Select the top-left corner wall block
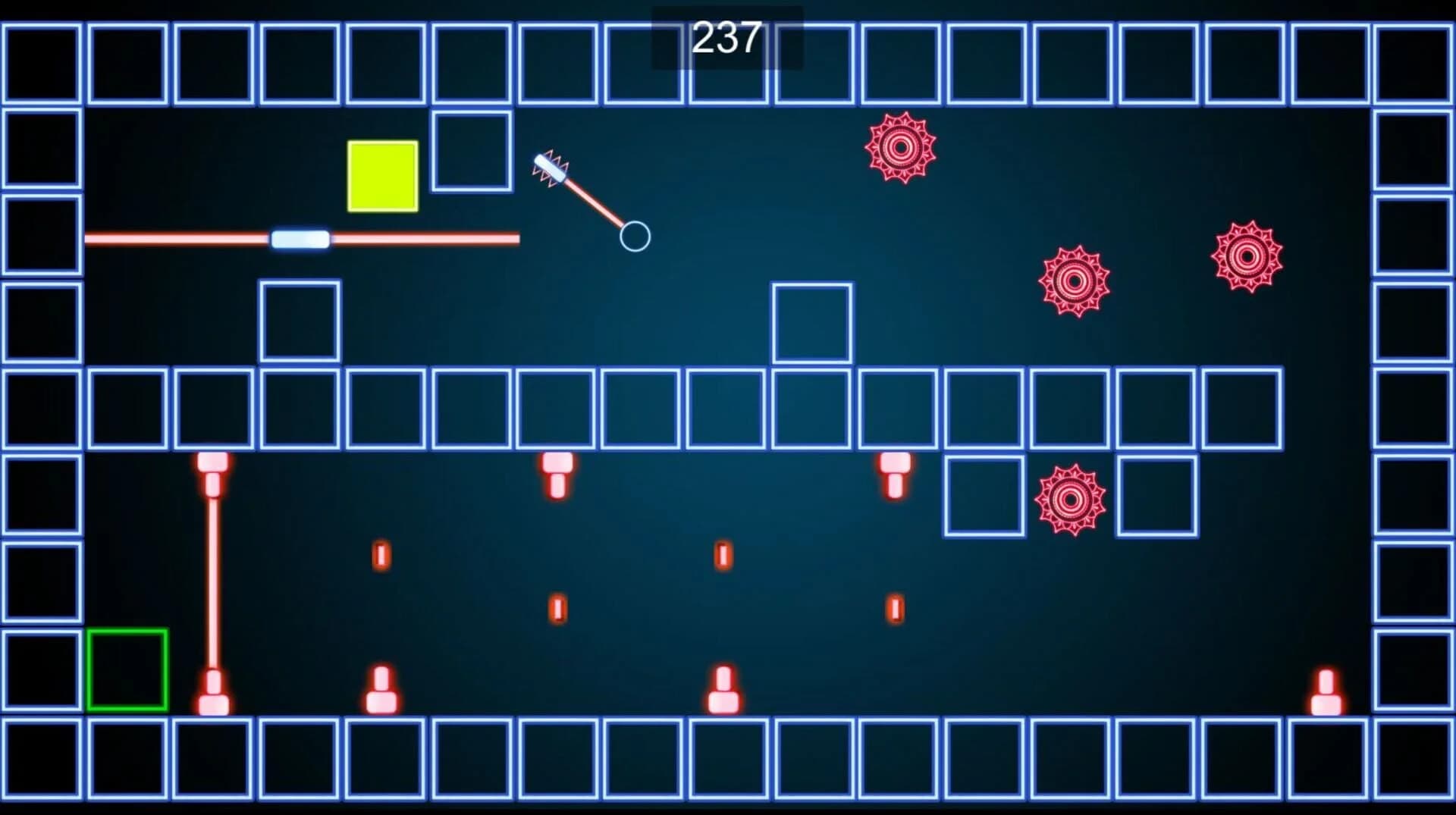This screenshot has height=815, width=1456. (42, 62)
